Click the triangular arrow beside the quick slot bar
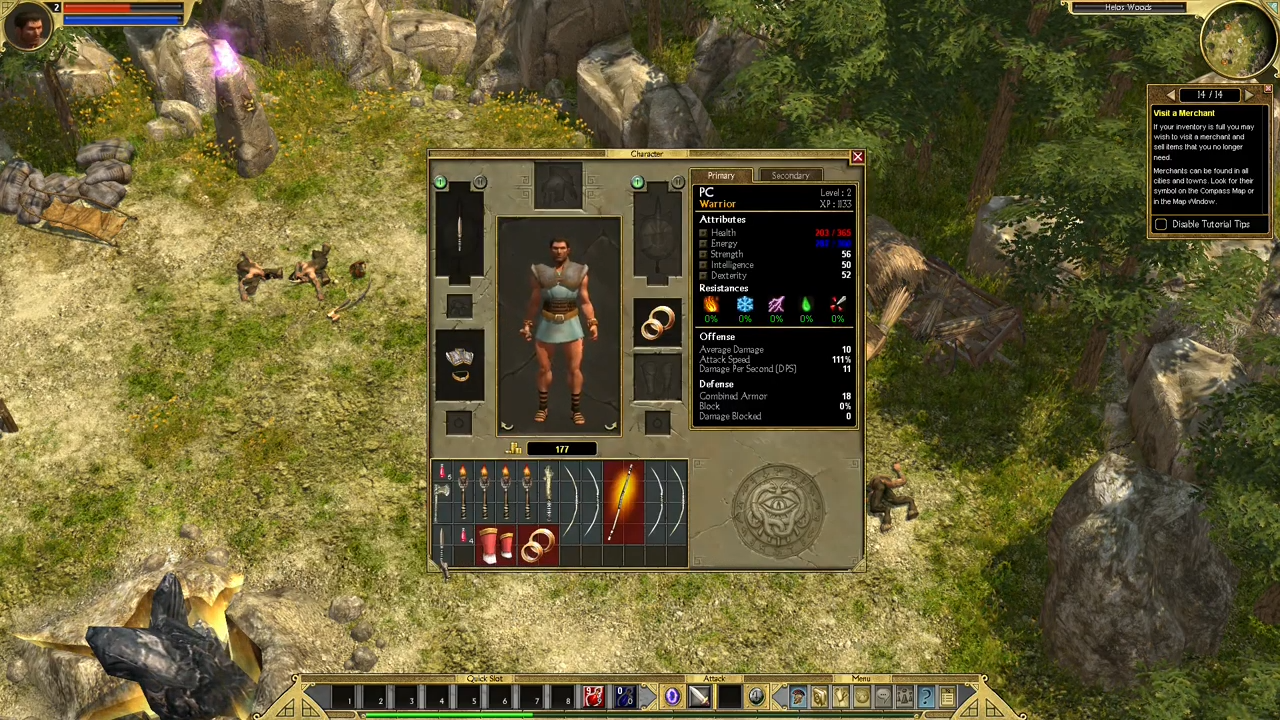 tap(647, 696)
